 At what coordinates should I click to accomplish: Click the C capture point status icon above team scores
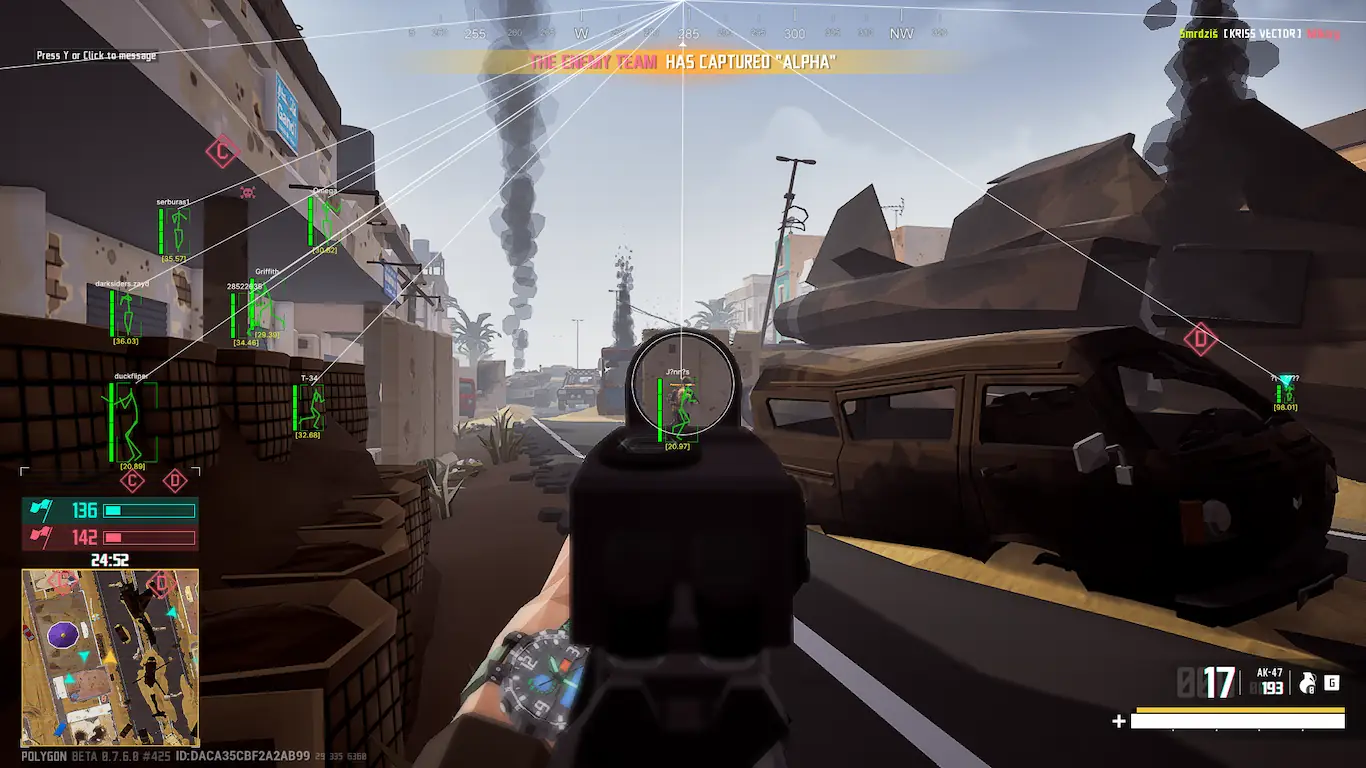(132, 481)
